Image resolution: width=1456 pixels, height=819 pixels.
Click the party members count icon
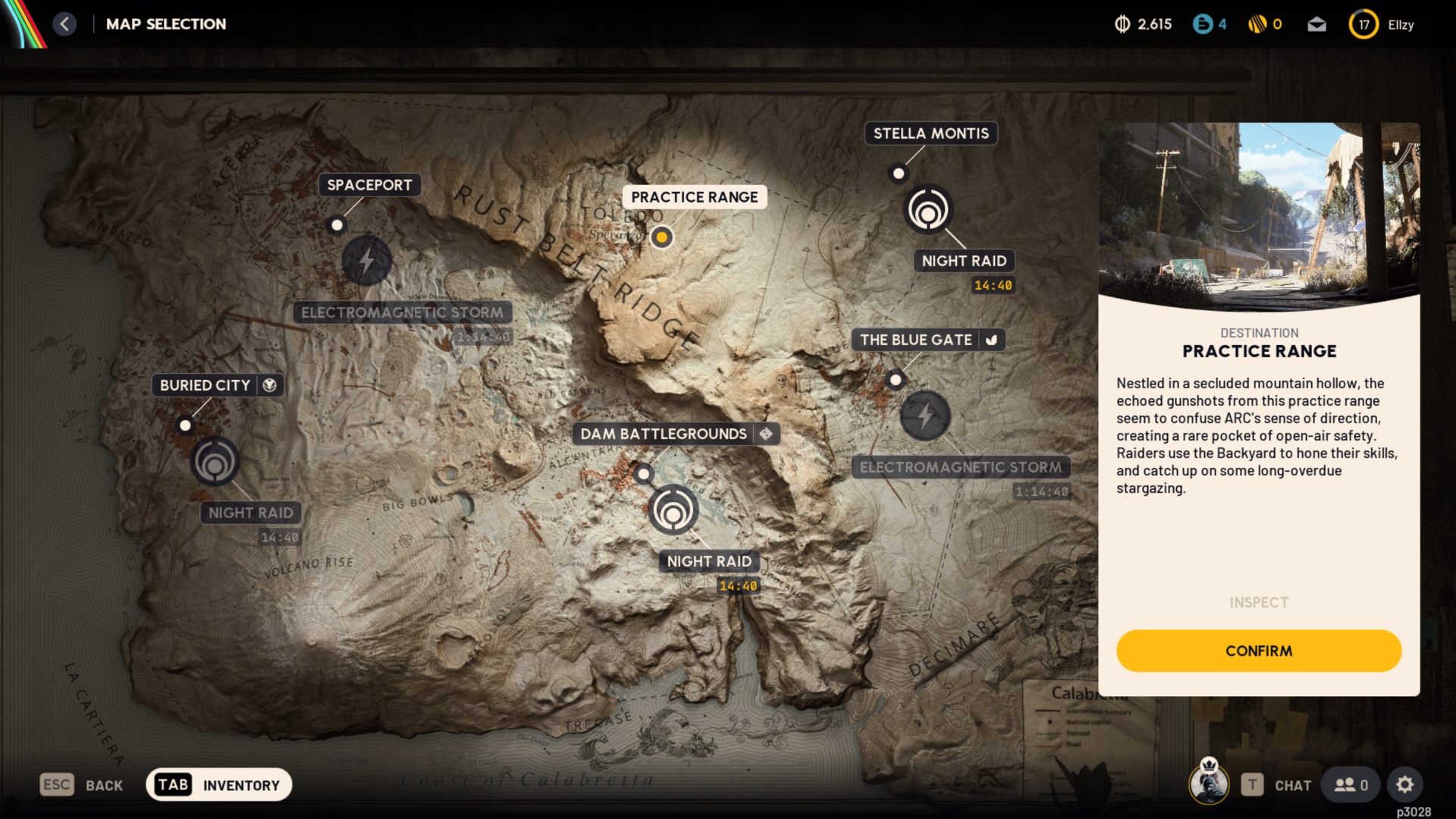point(1350,785)
